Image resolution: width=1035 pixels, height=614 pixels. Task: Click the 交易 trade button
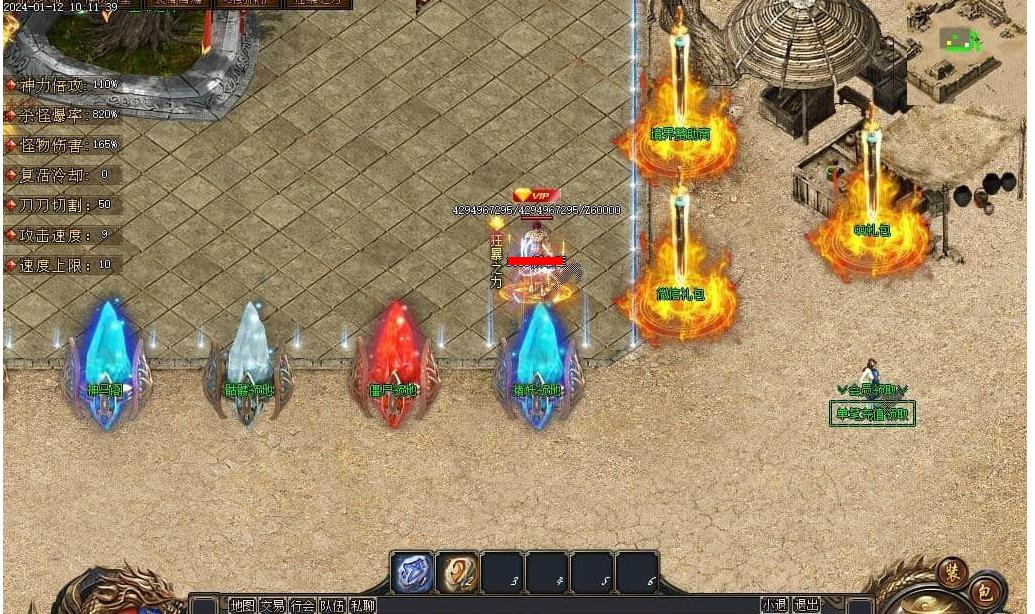272,605
